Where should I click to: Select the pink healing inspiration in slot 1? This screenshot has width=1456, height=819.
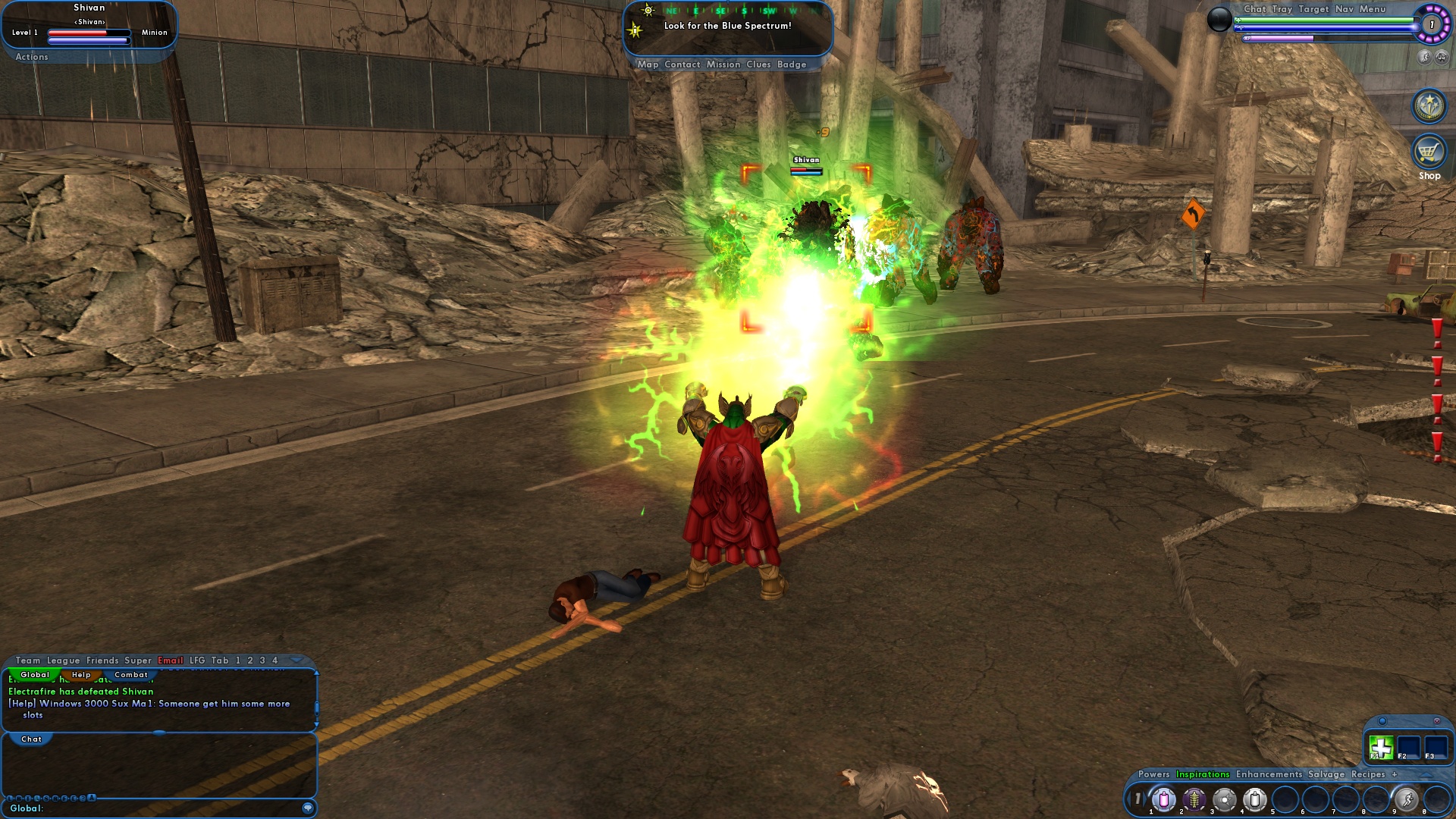point(1163,800)
